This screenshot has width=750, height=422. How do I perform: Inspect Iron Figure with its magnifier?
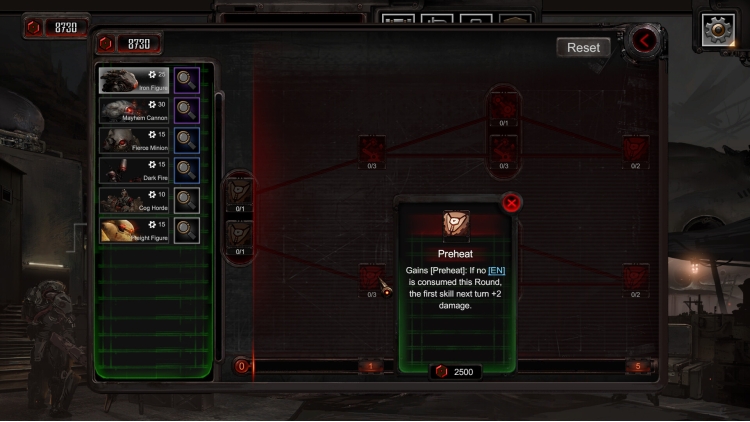click(x=186, y=80)
